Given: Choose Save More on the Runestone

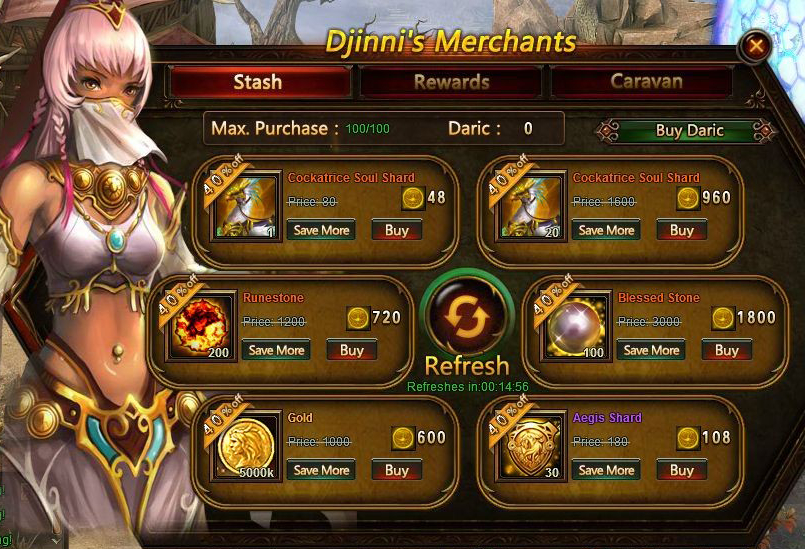Looking at the screenshot, I should point(276,350).
